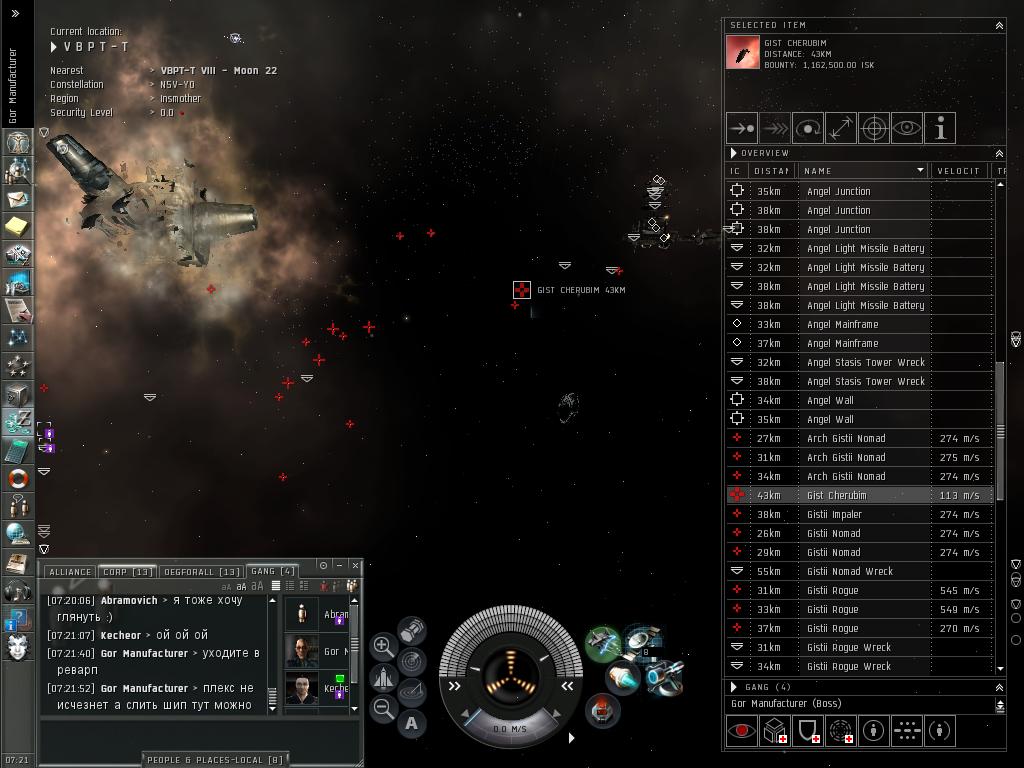1024x768 pixels.
Task: Collapse the Overview panel with the chevron
Action: tap(998, 153)
